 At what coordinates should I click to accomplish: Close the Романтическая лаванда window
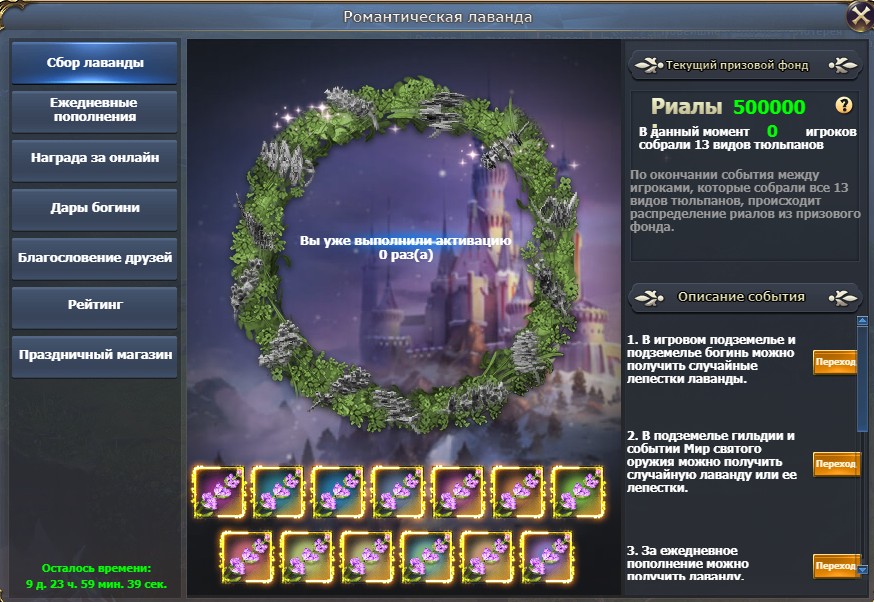[859, 16]
